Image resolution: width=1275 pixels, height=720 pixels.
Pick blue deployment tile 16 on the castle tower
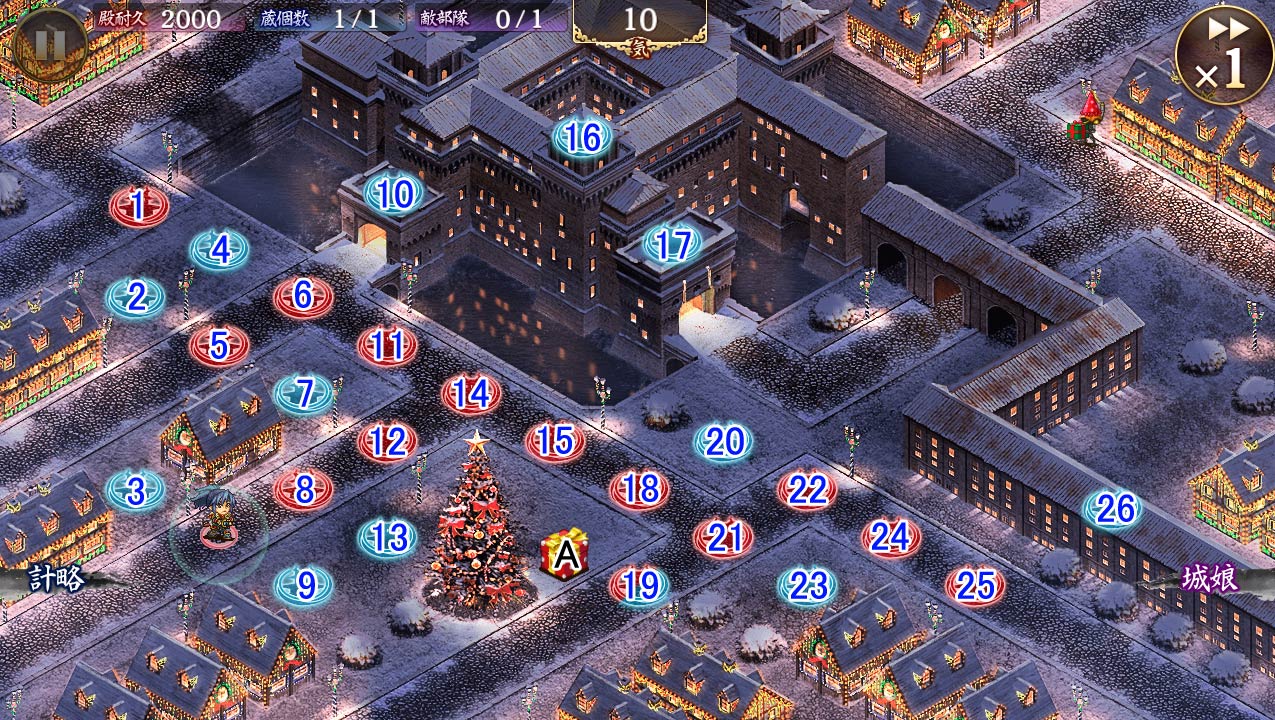point(582,138)
